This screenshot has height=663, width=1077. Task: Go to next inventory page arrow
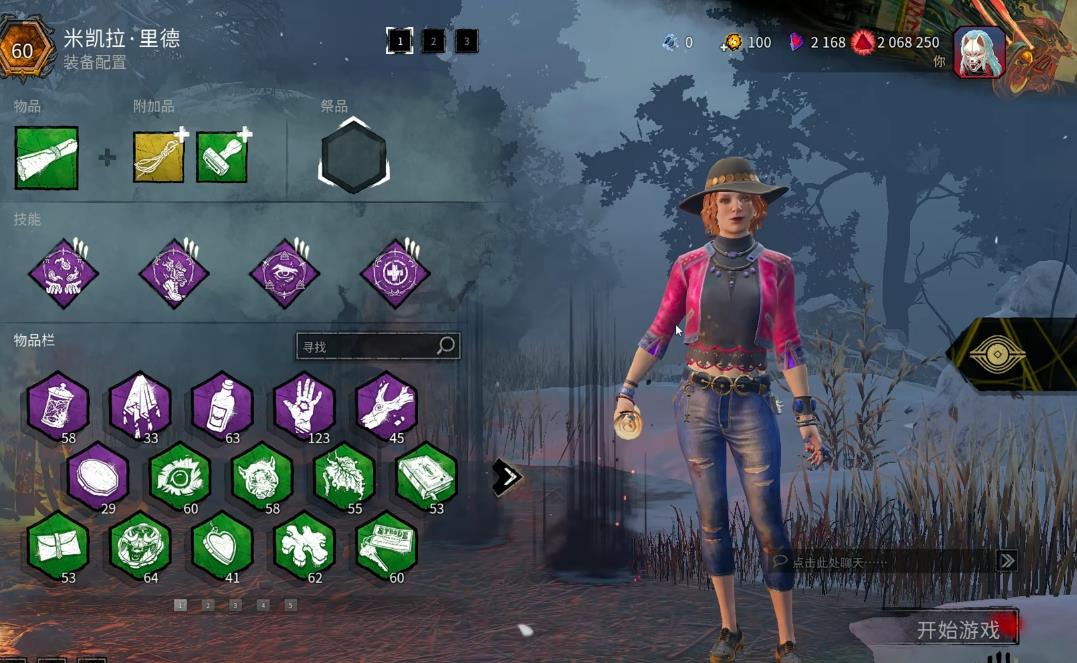pos(507,477)
